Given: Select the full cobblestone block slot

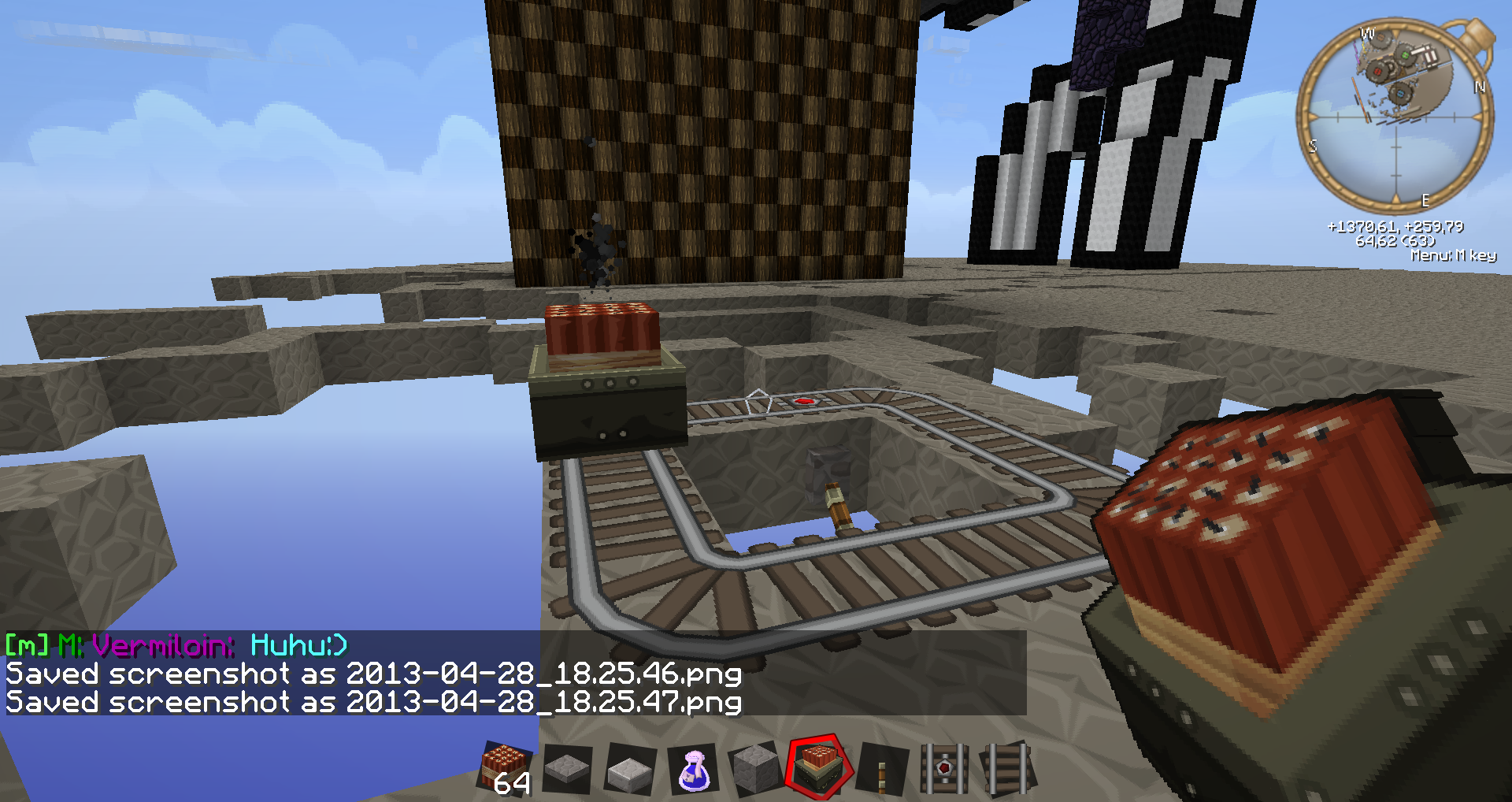Looking at the screenshot, I should coord(756,768).
